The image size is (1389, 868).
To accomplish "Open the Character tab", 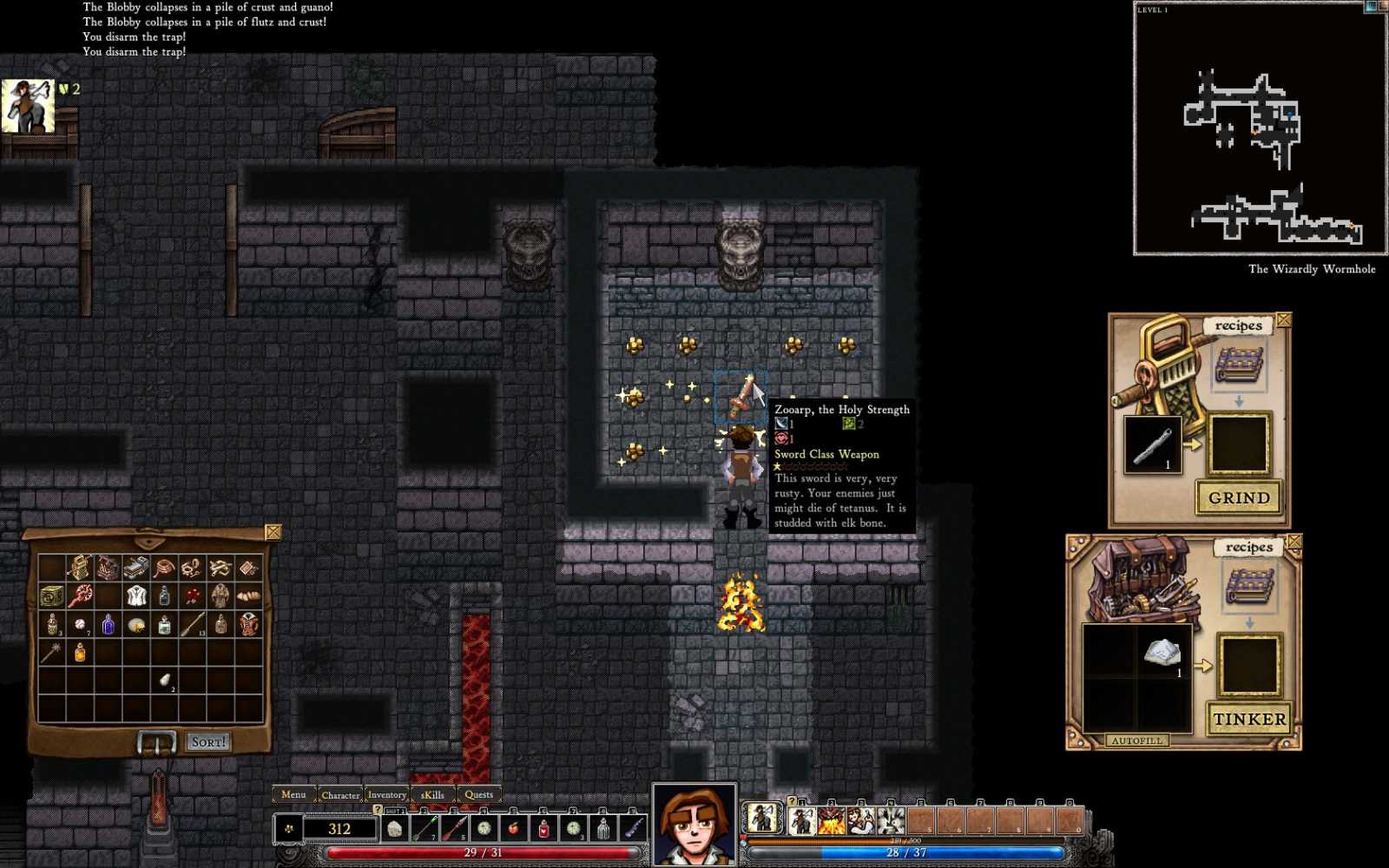I will (340, 794).
